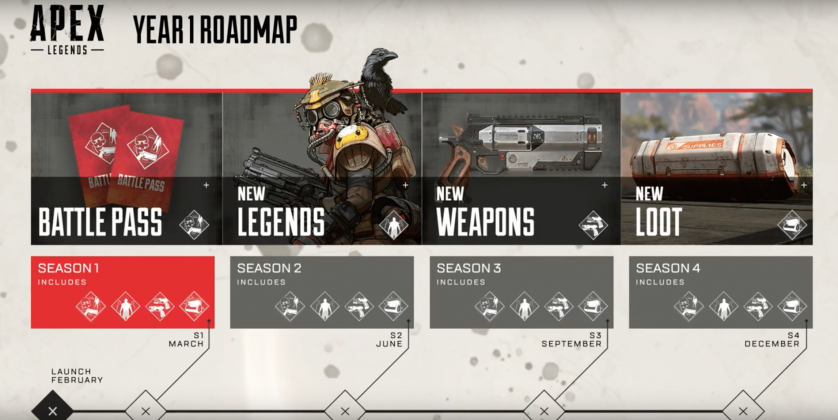Select the Battle Pass card

click(x=126, y=168)
